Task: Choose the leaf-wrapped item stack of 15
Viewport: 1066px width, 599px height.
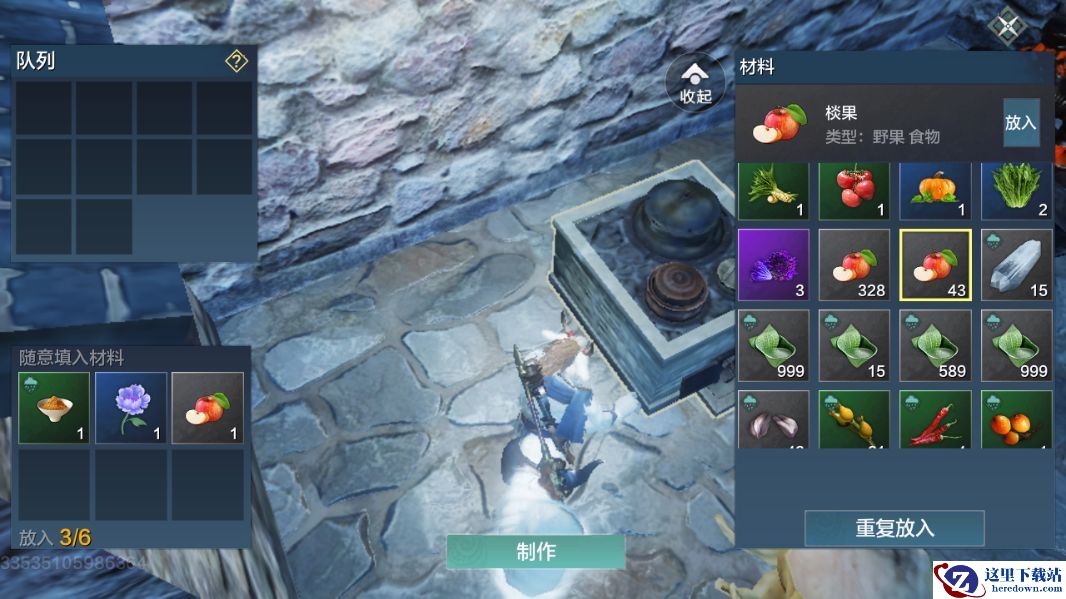Action: coord(854,345)
